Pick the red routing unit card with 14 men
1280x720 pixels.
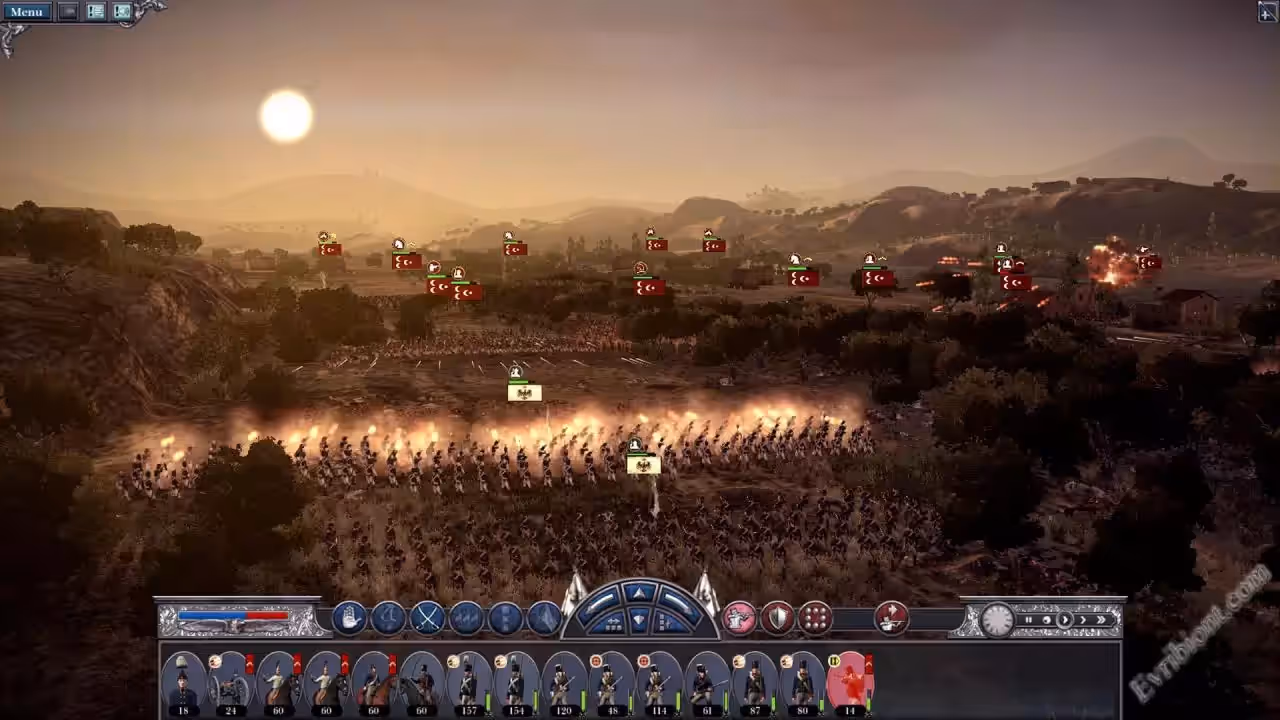pyautogui.click(x=850, y=682)
